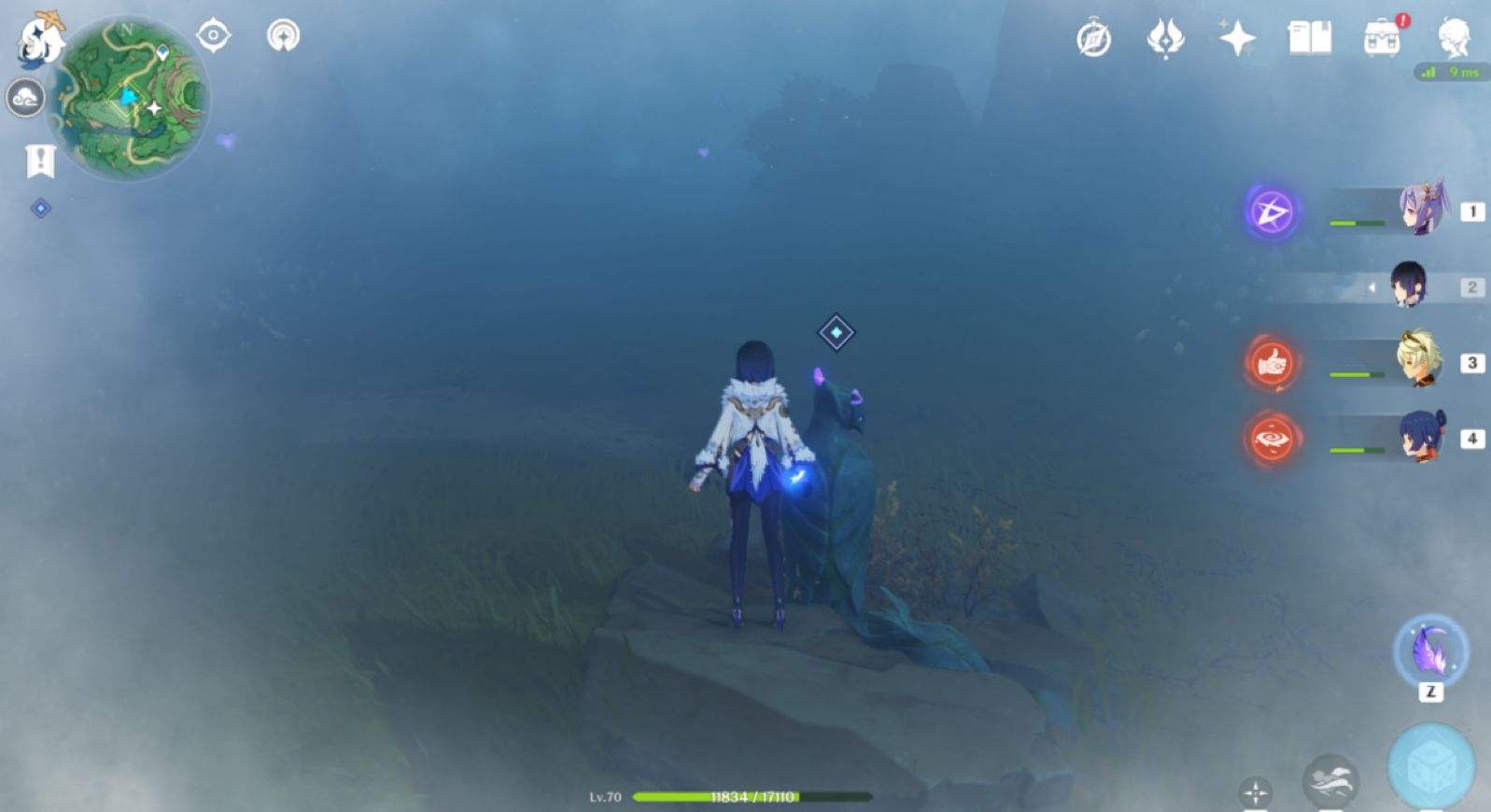This screenshot has width=1491, height=812.
Task: Click the waypoint navigation arrow icon
Action: 283,34
